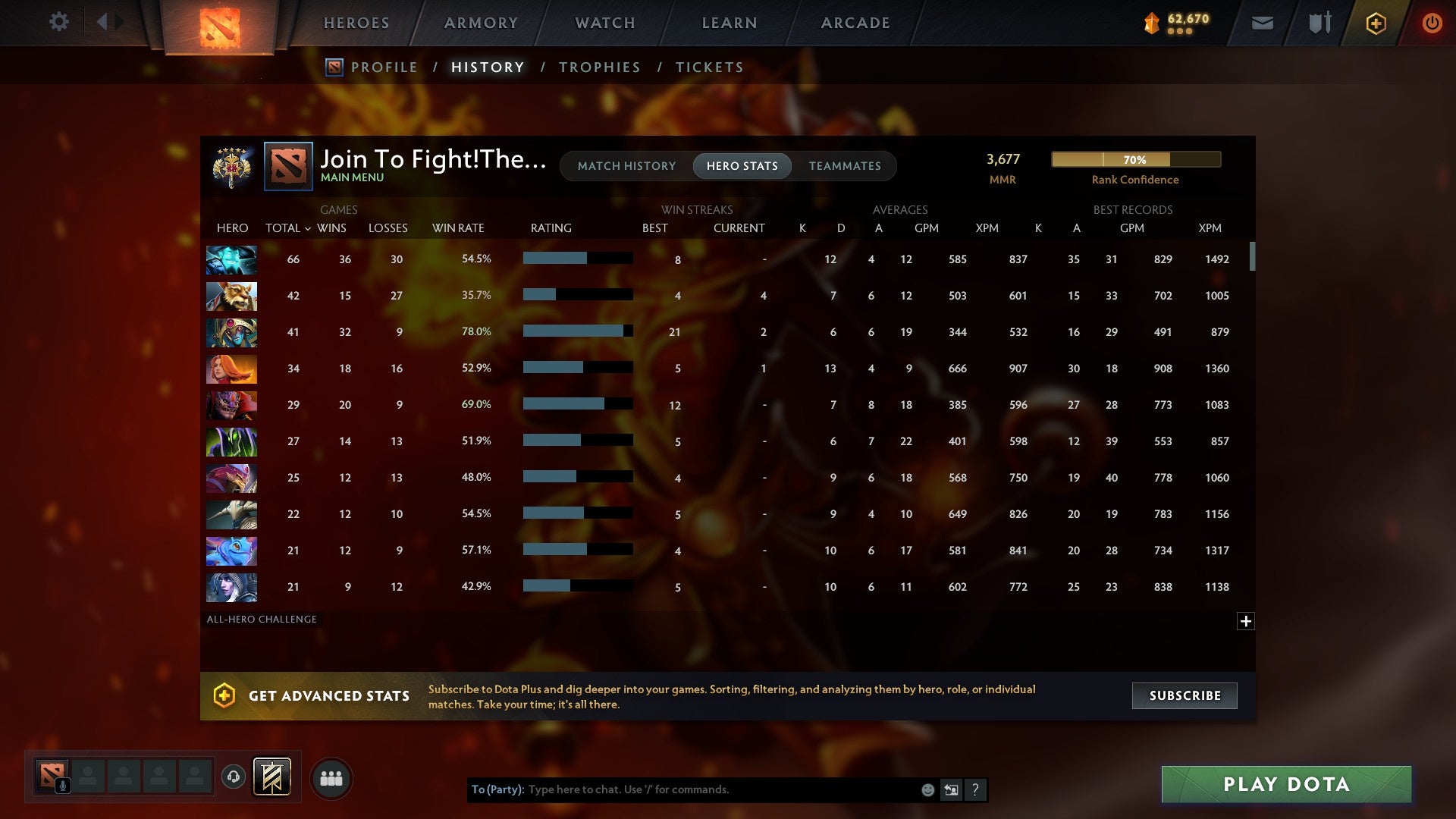Viewport: 1456px width, 819px height.
Task: Click the chat help question mark icon
Action: 976,789
